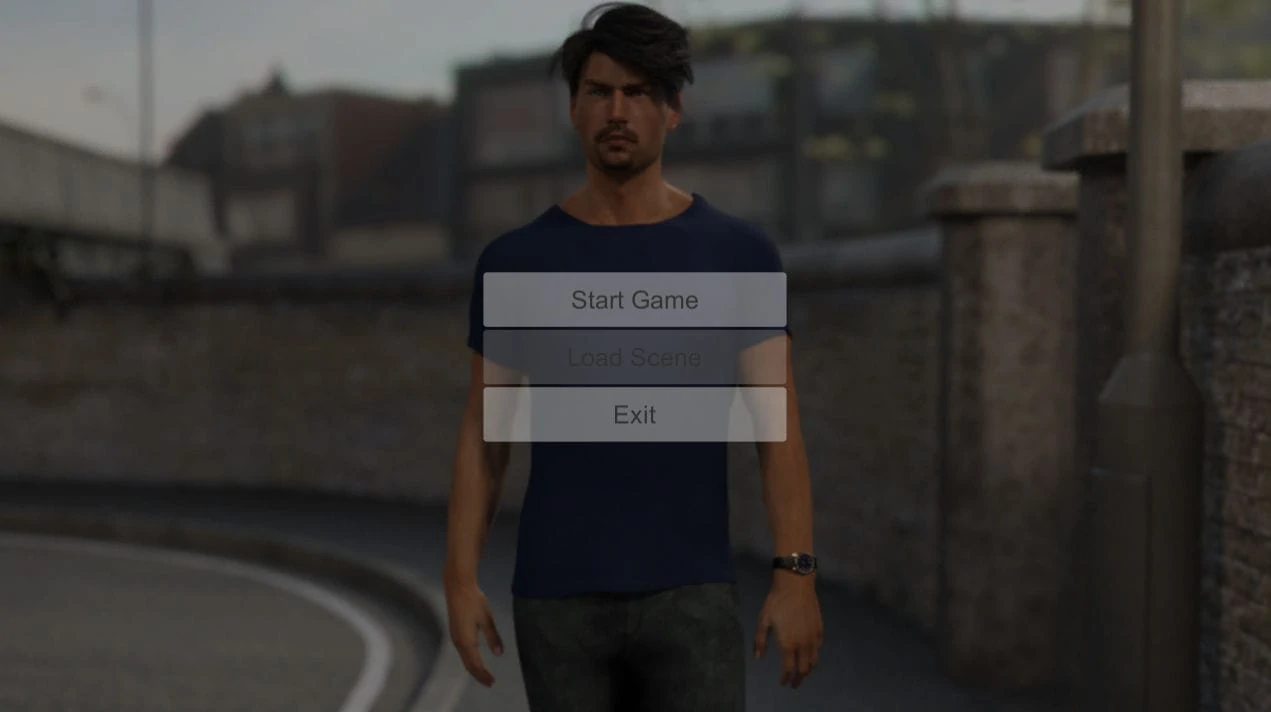Choose the greyed-out Load Scene option
1271x712 pixels.
tap(634, 357)
